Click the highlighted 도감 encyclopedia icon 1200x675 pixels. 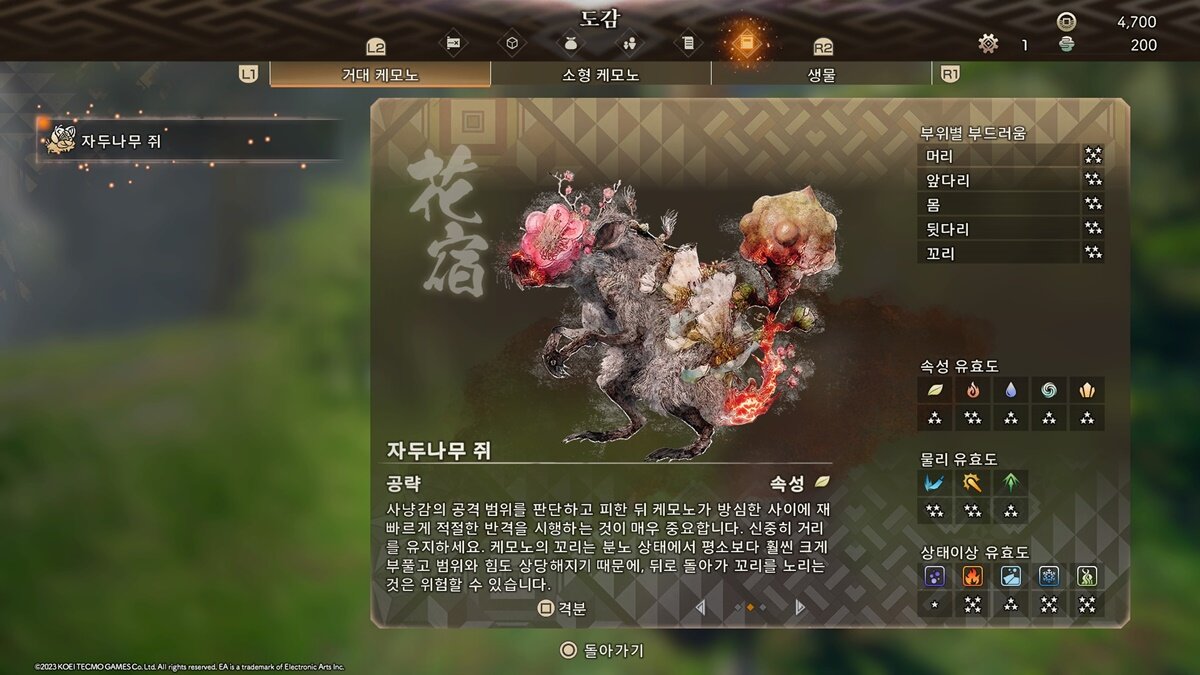pos(746,42)
